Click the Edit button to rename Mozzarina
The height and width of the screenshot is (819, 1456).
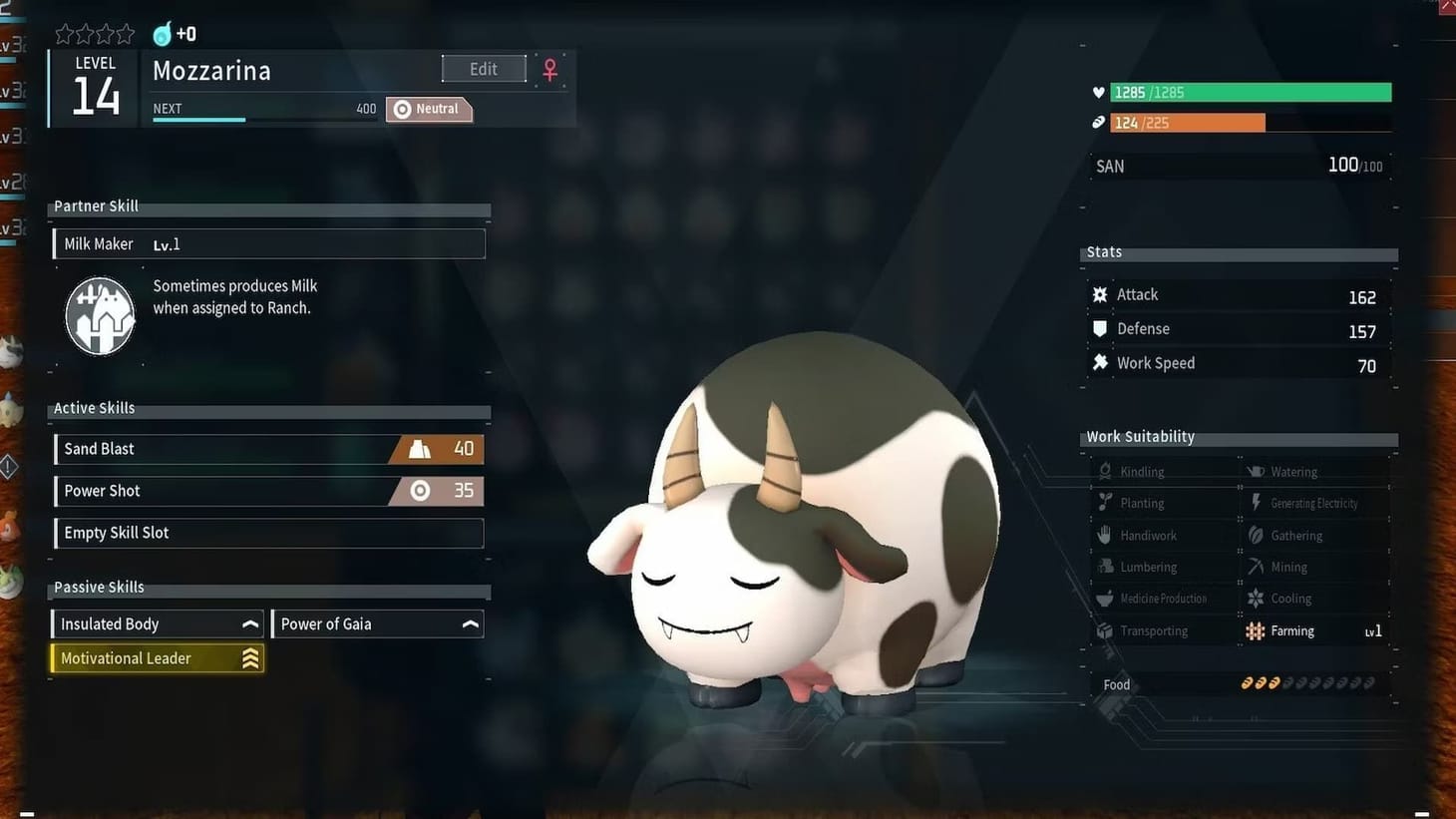[484, 69]
